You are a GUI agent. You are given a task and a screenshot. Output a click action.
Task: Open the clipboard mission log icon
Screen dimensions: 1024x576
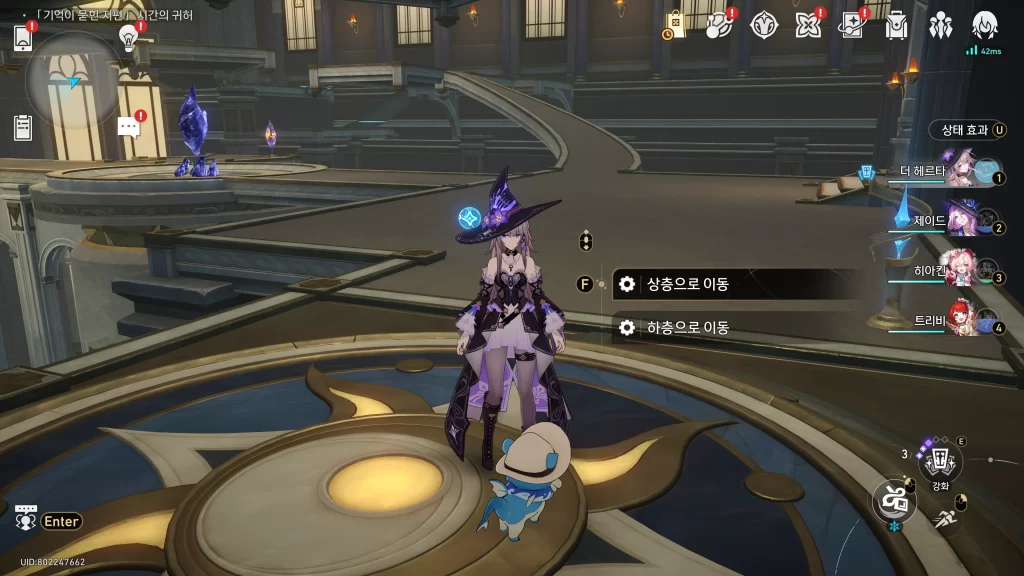pos(24,127)
